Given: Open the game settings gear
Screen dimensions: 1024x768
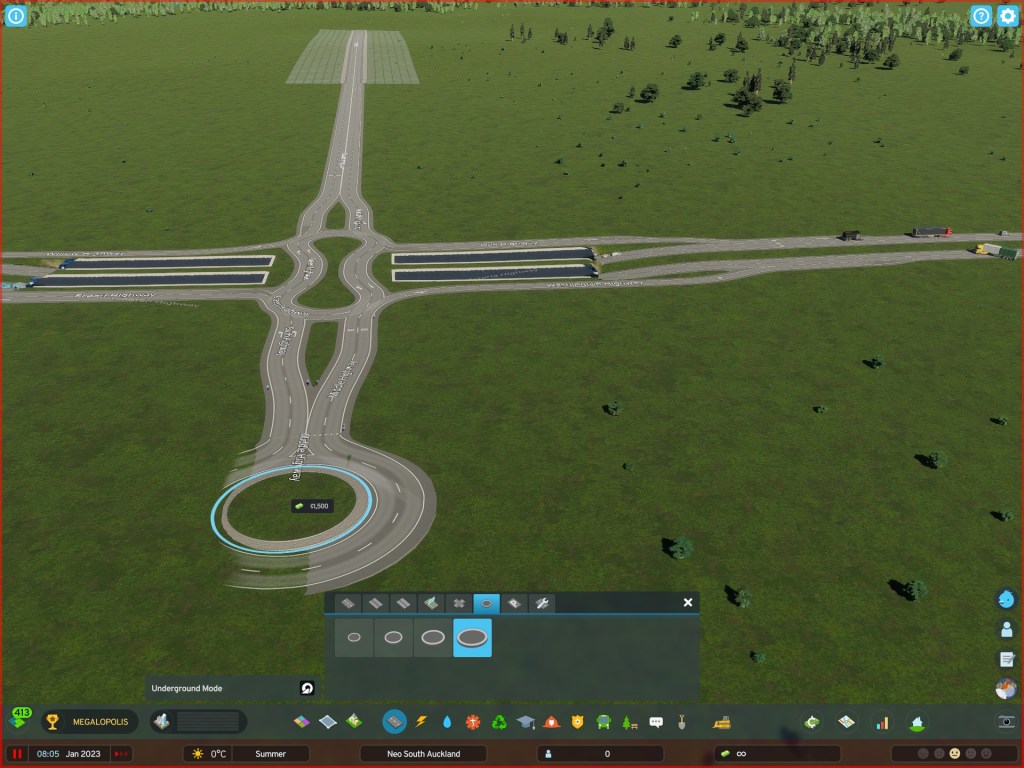Looking at the screenshot, I should [1007, 16].
